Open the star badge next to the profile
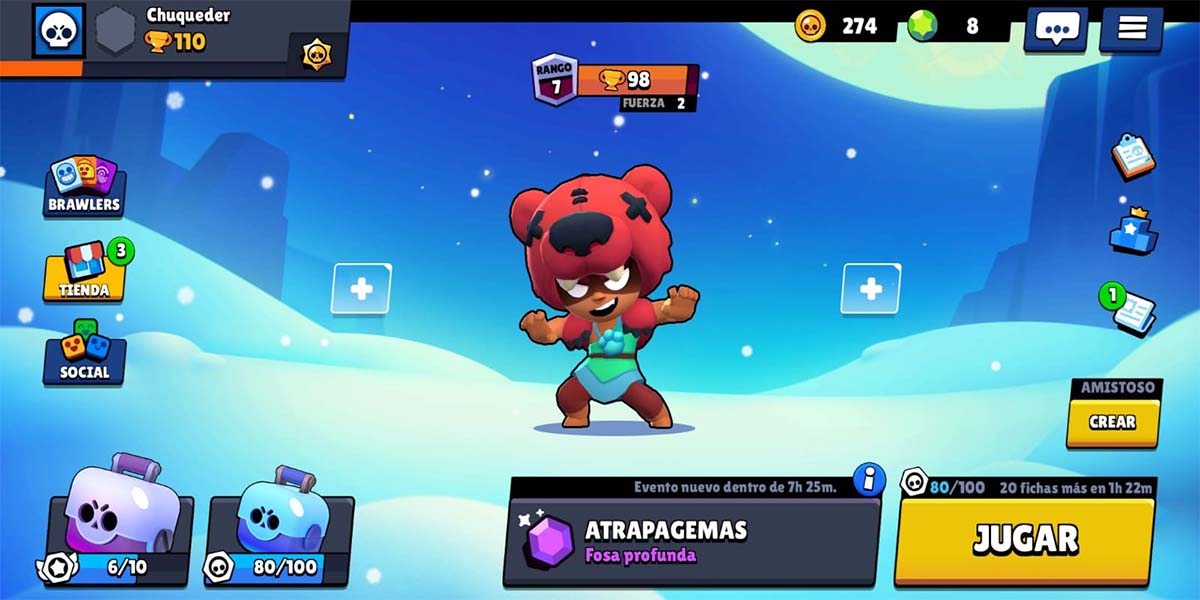 [x=318, y=53]
